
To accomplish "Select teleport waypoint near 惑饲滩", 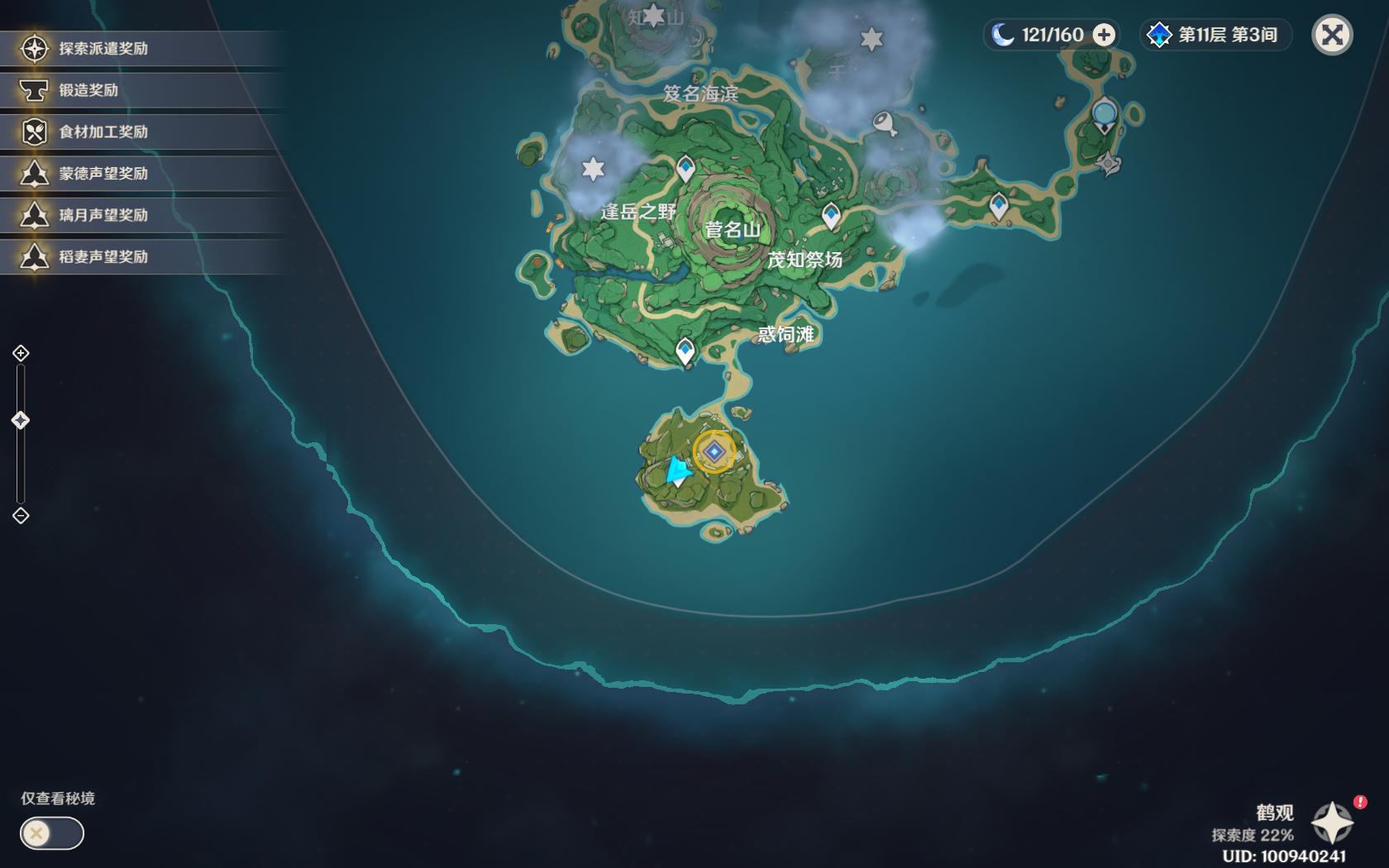I will click(x=685, y=351).
